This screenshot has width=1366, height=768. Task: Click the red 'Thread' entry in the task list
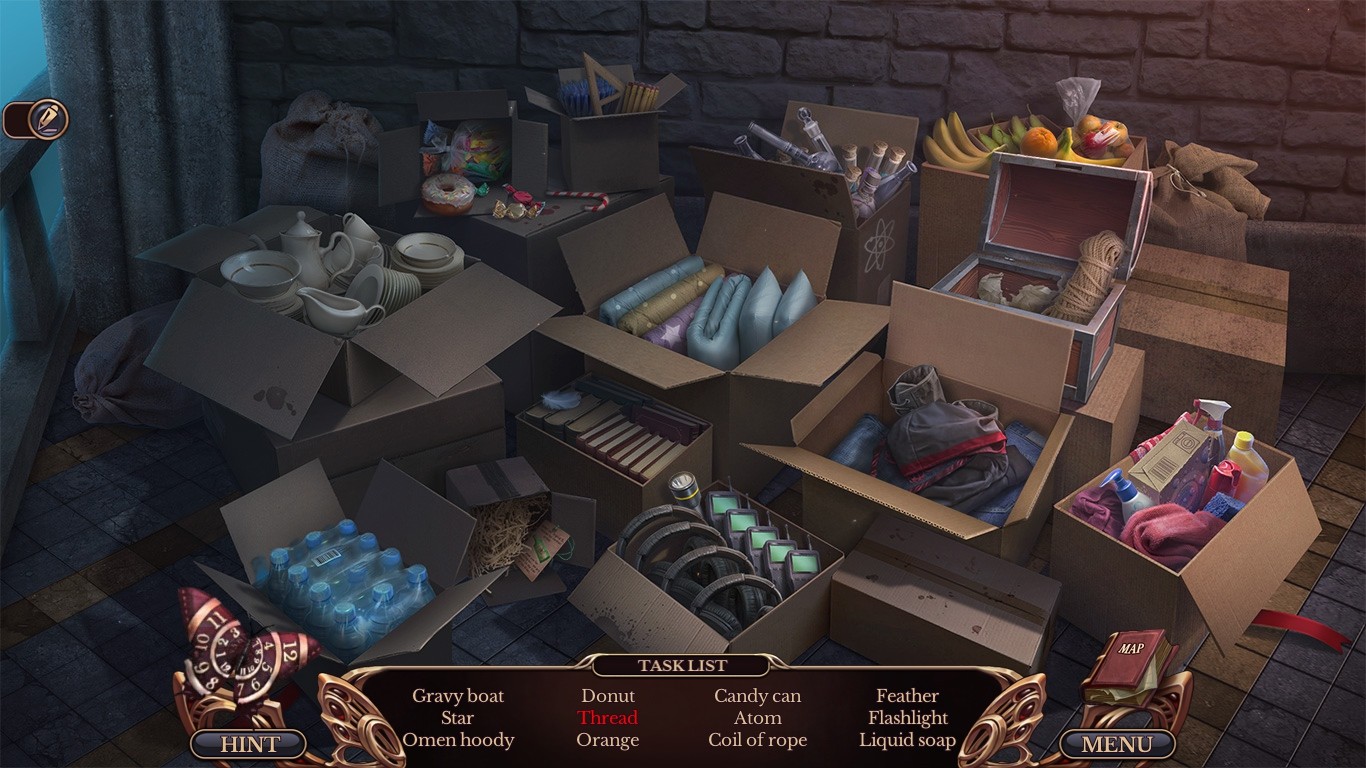tap(608, 718)
